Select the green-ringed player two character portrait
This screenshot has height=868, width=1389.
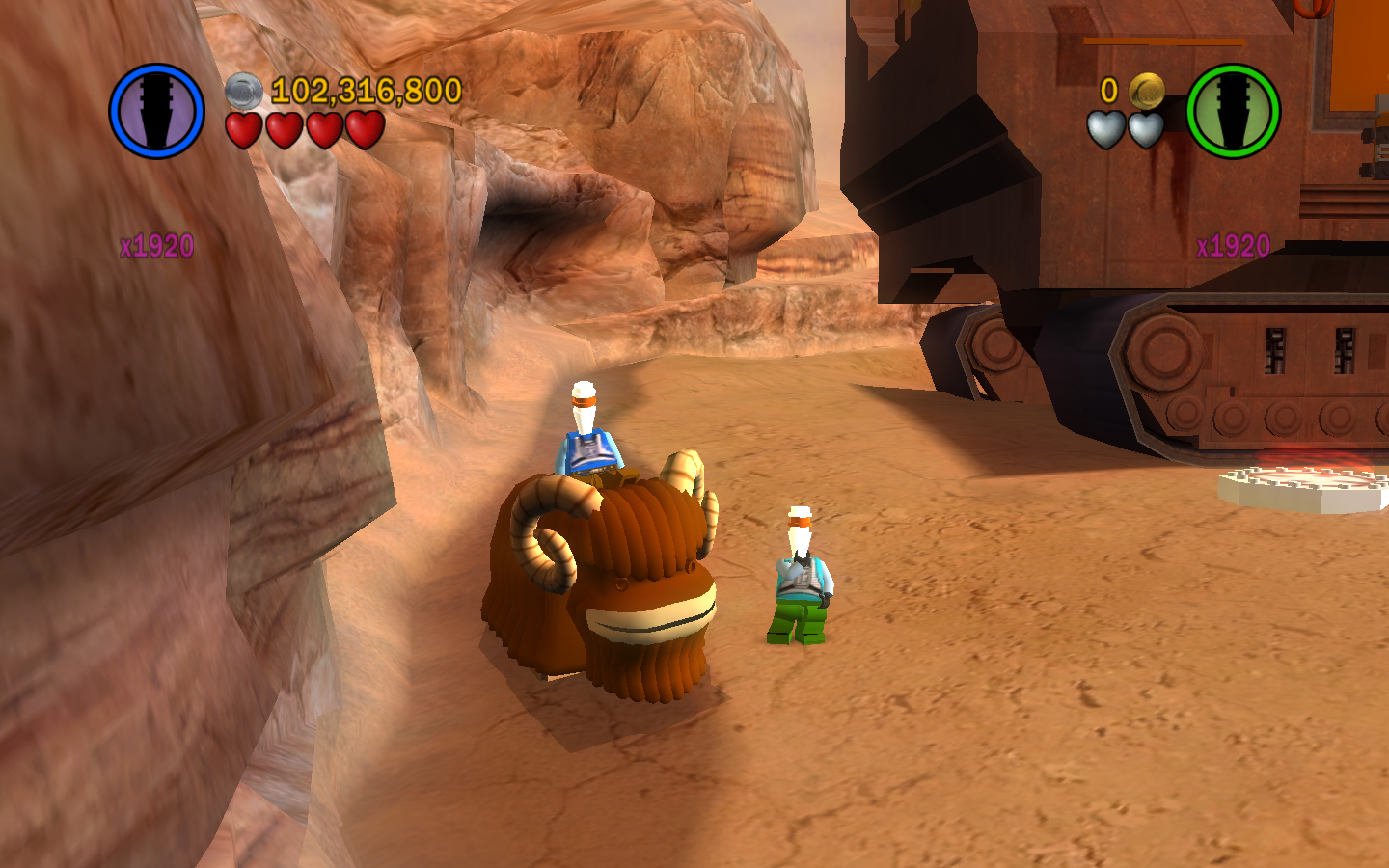tap(1233, 111)
